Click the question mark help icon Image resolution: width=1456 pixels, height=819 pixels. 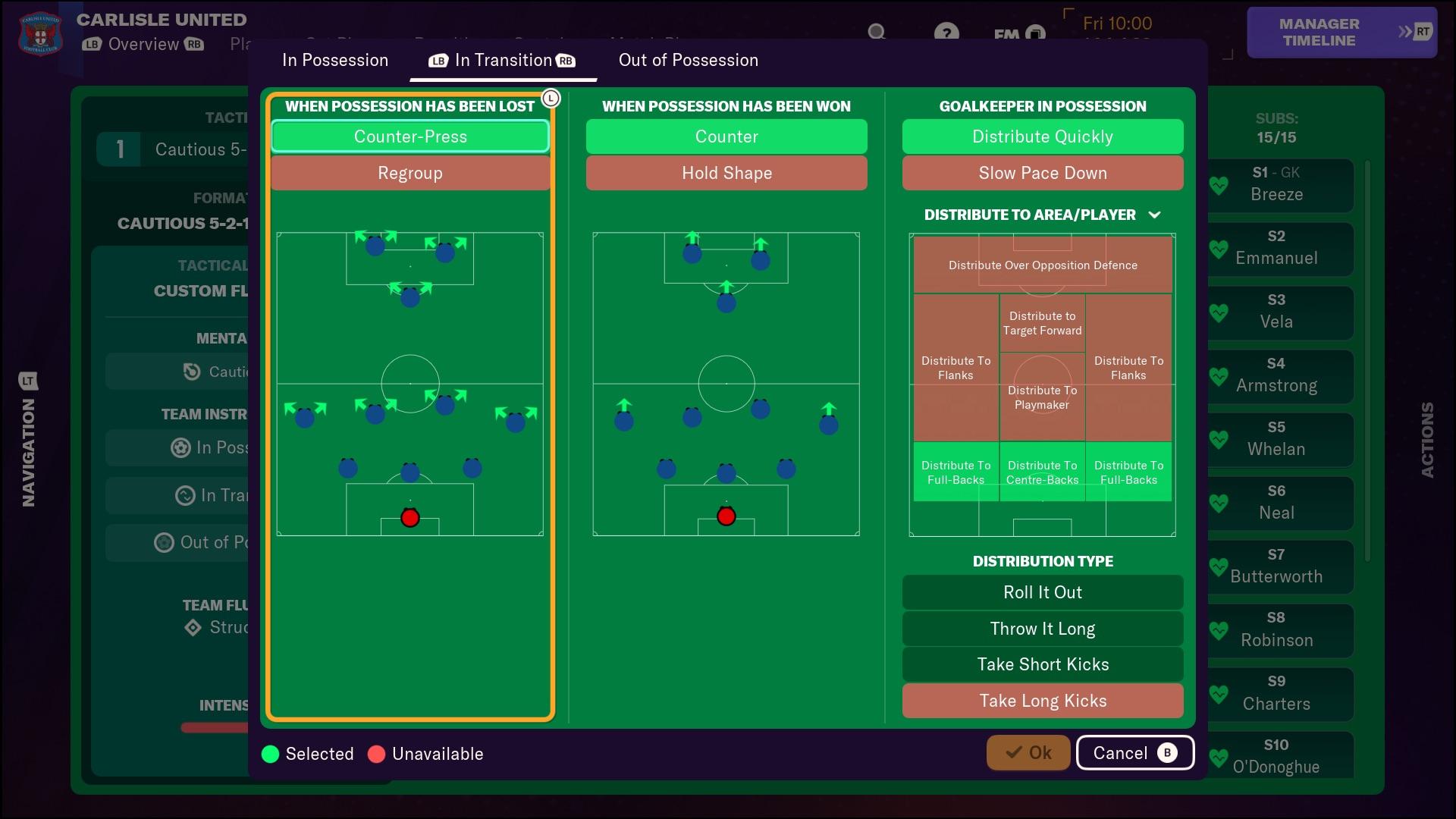(x=947, y=33)
